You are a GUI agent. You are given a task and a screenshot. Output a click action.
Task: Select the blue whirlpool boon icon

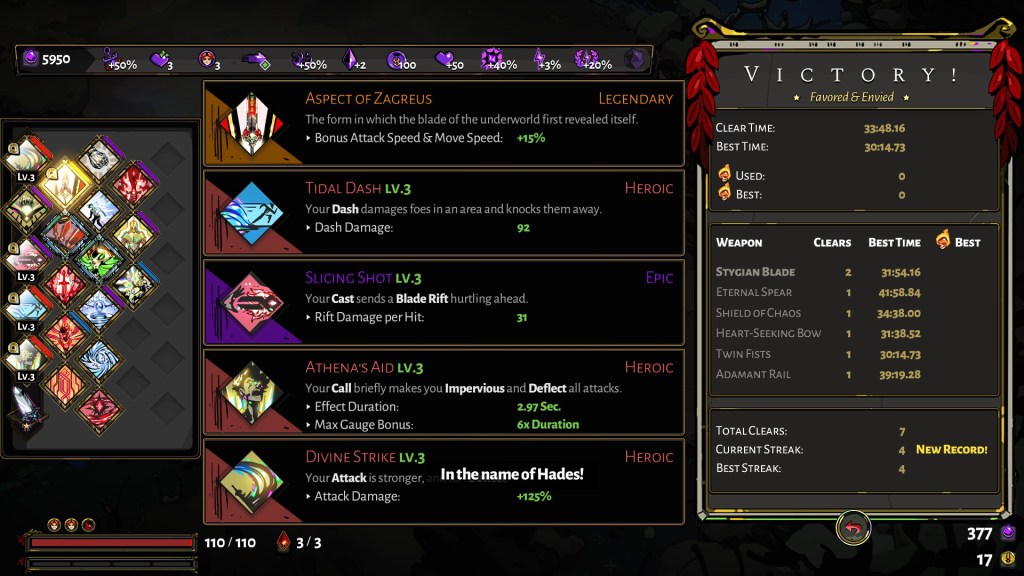[x=99, y=358]
